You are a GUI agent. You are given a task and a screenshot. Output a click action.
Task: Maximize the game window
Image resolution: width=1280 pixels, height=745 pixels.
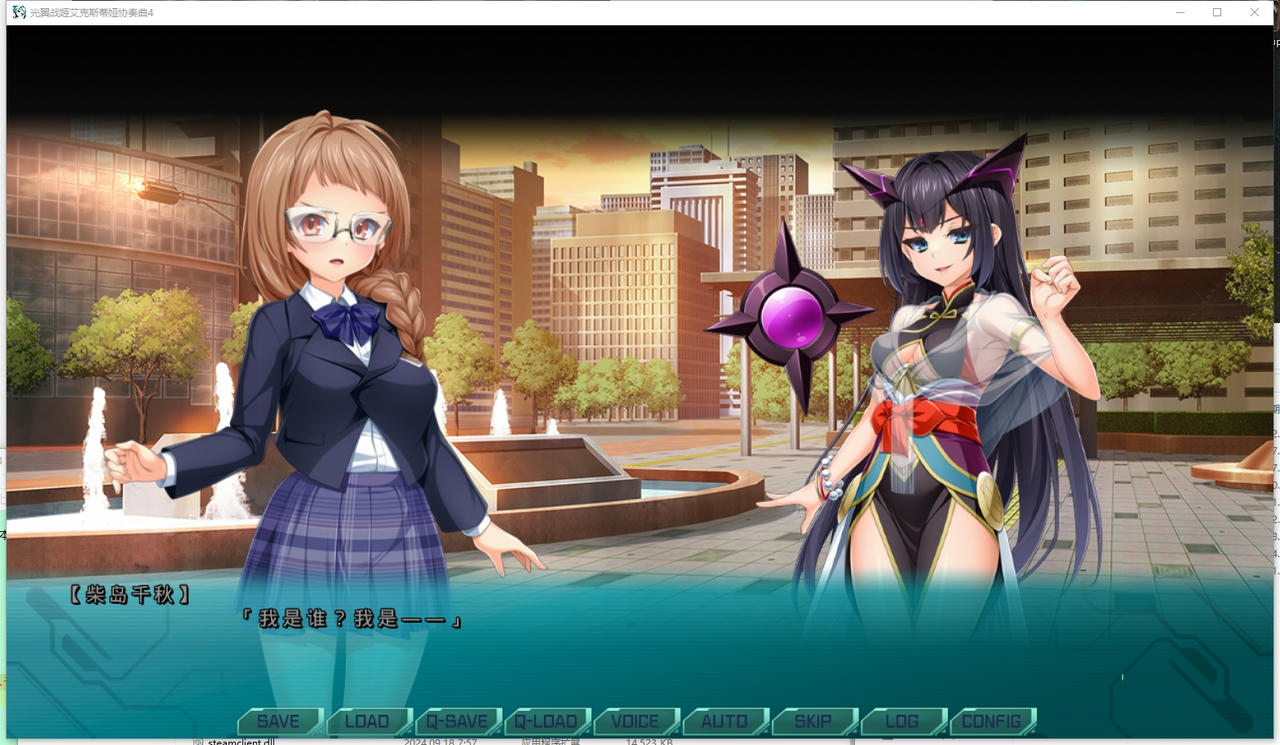1217,12
